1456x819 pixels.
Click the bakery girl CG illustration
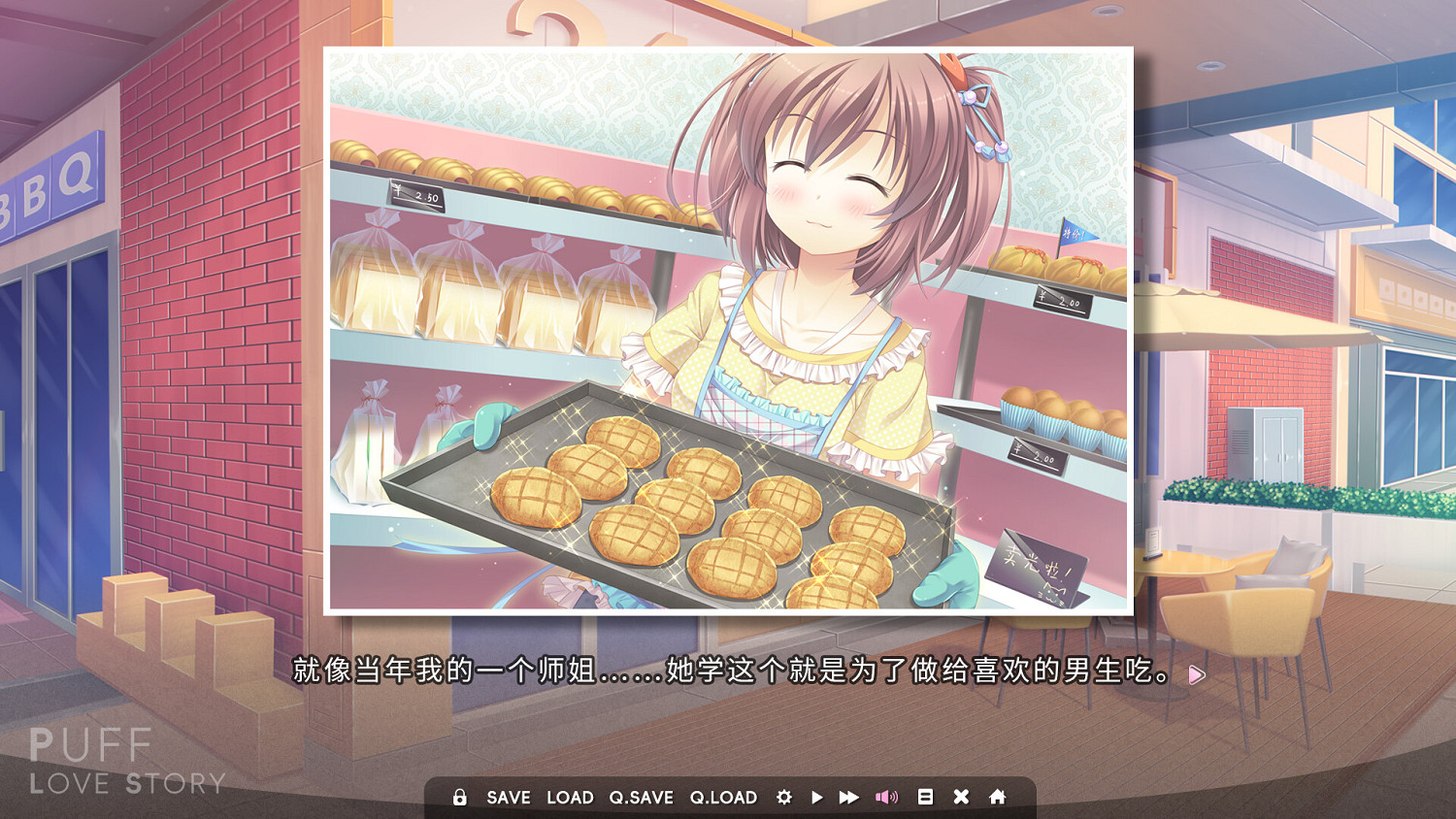728,330
